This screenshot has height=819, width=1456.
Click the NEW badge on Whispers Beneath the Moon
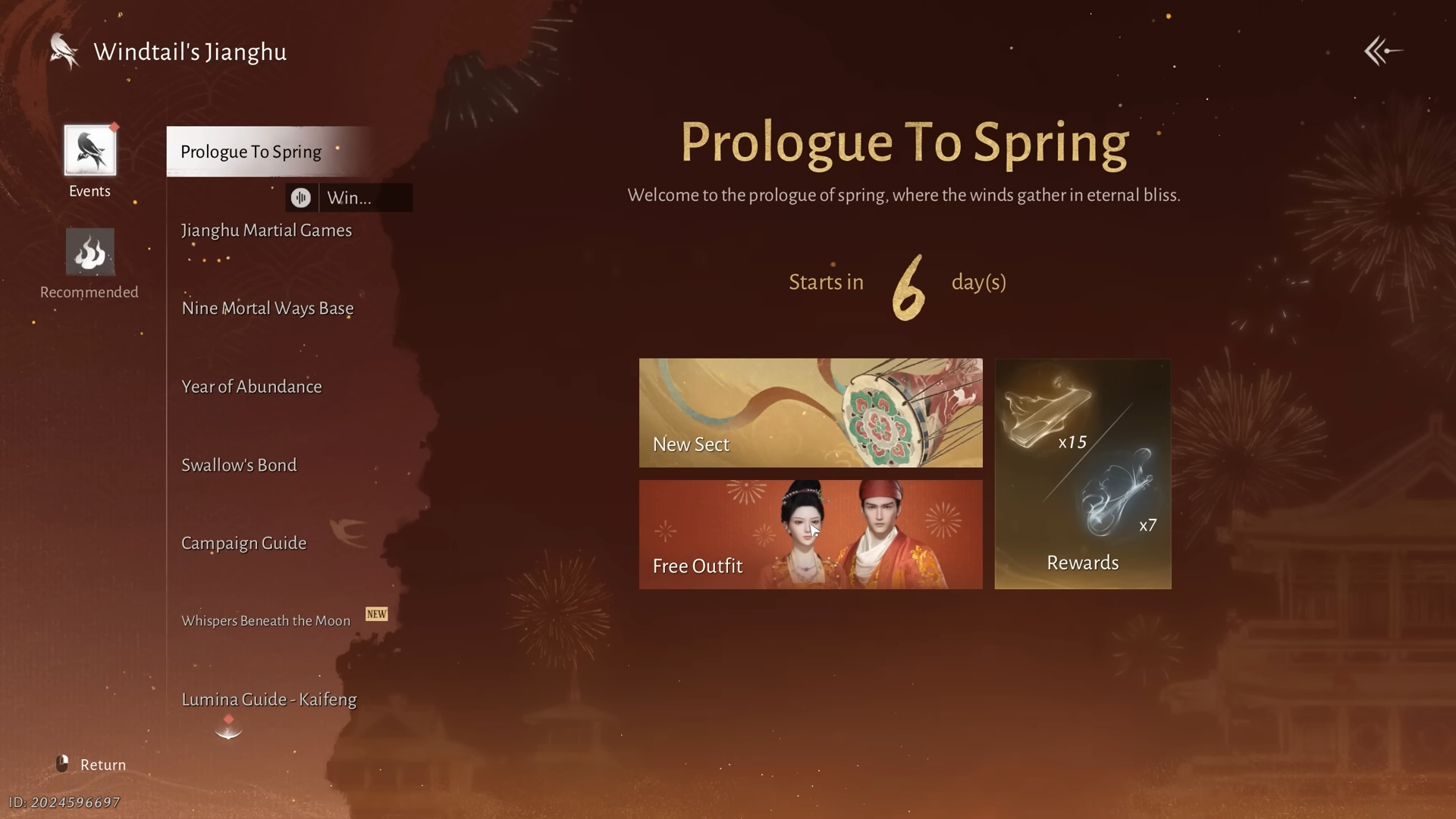[x=377, y=614]
